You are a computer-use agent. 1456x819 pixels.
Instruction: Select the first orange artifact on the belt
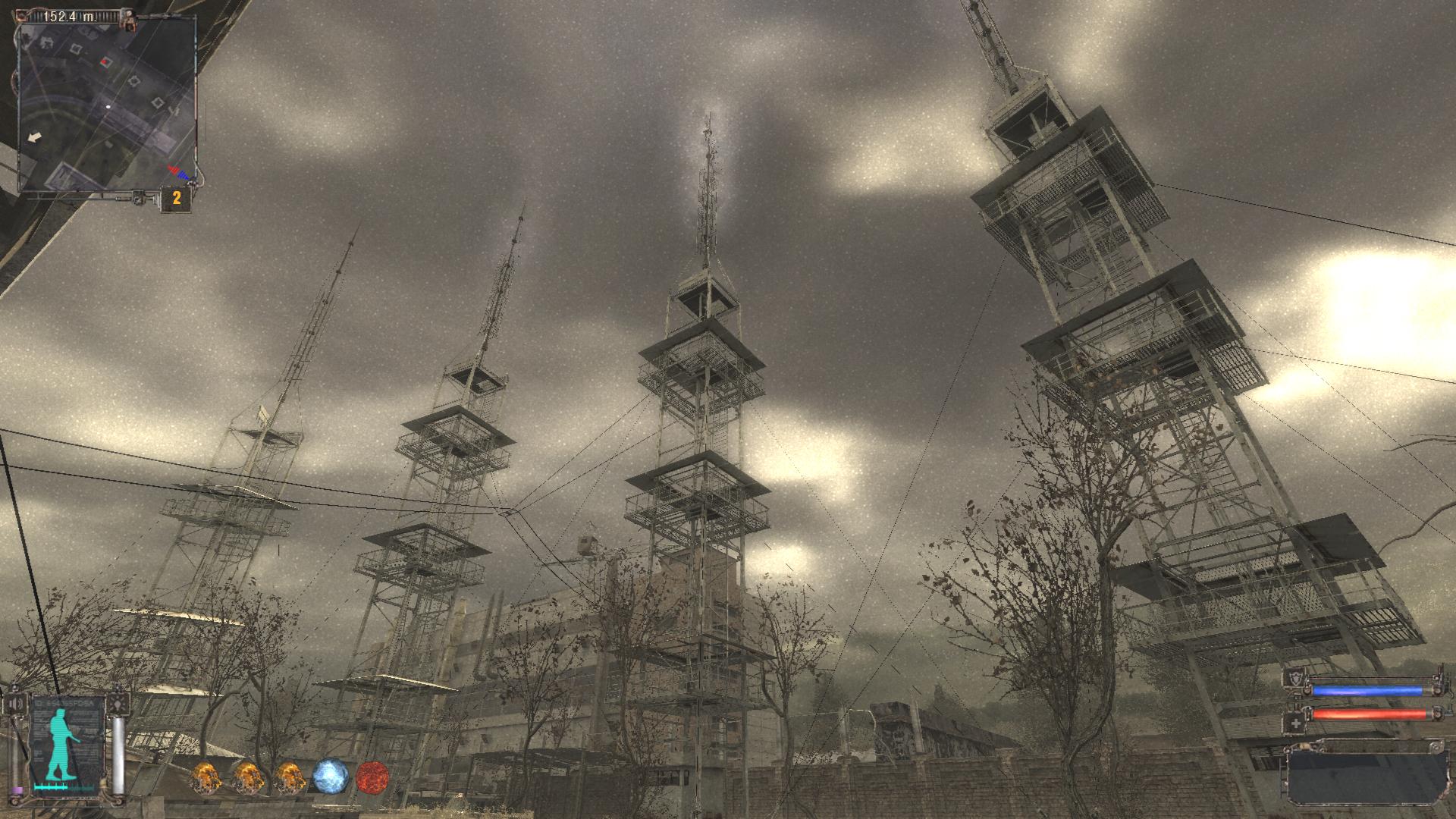click(207, 776)
